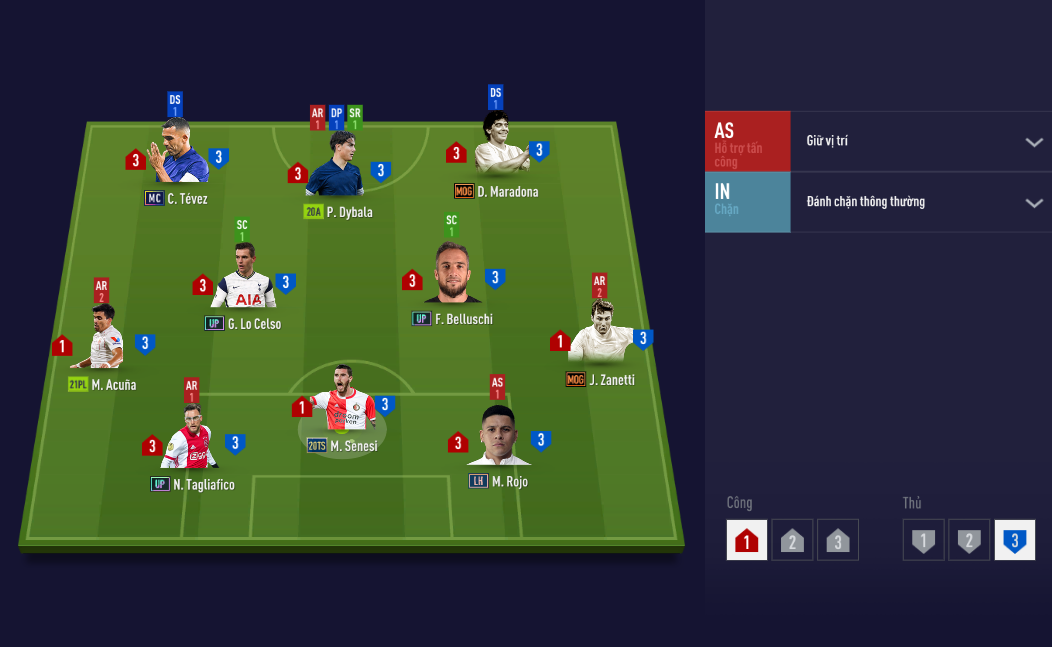The image size is (1052, 647).
Task: Set Thủ defense level to 3
Action: point(1014,541)
